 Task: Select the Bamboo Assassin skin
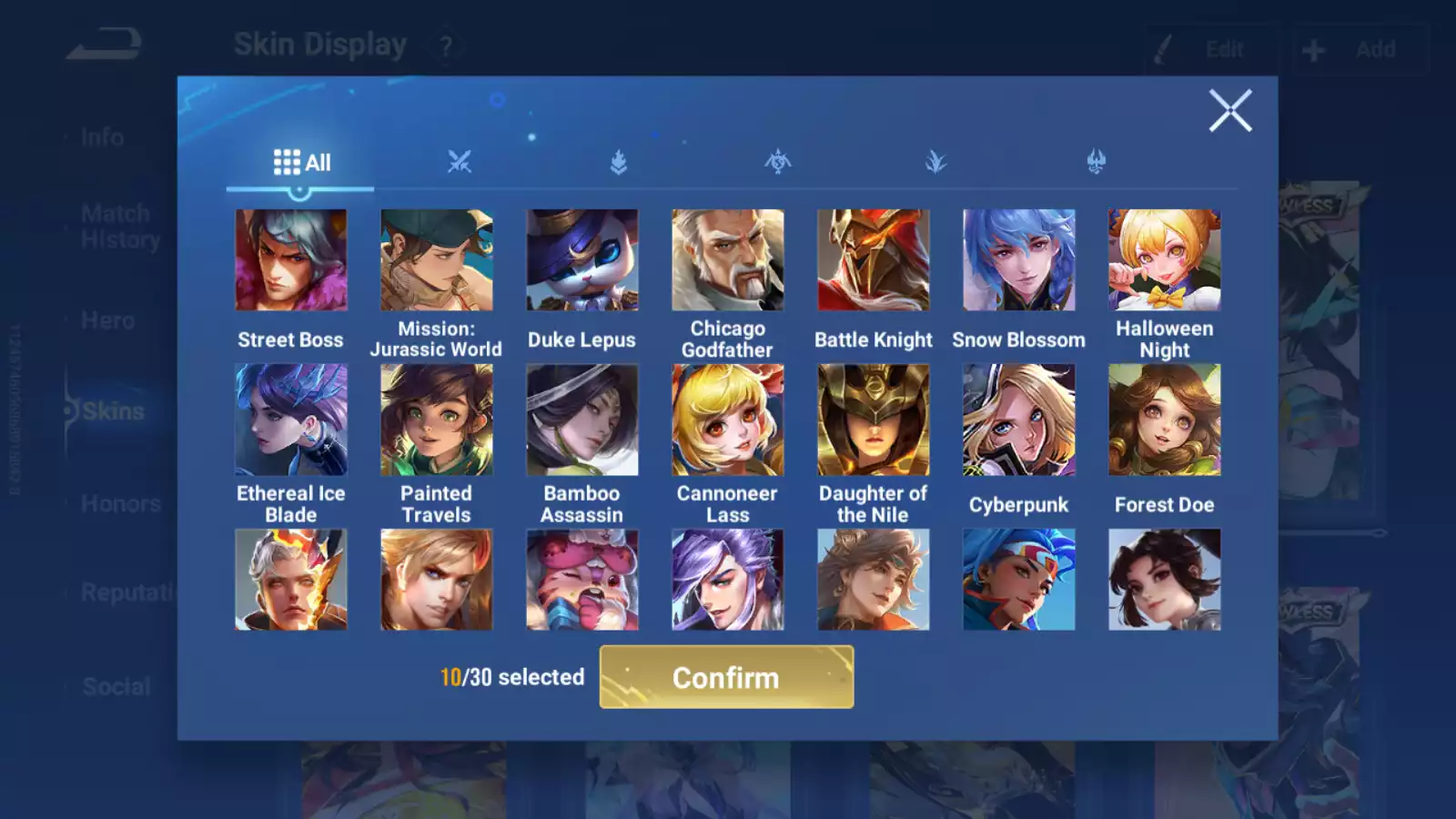click(581, 420)
